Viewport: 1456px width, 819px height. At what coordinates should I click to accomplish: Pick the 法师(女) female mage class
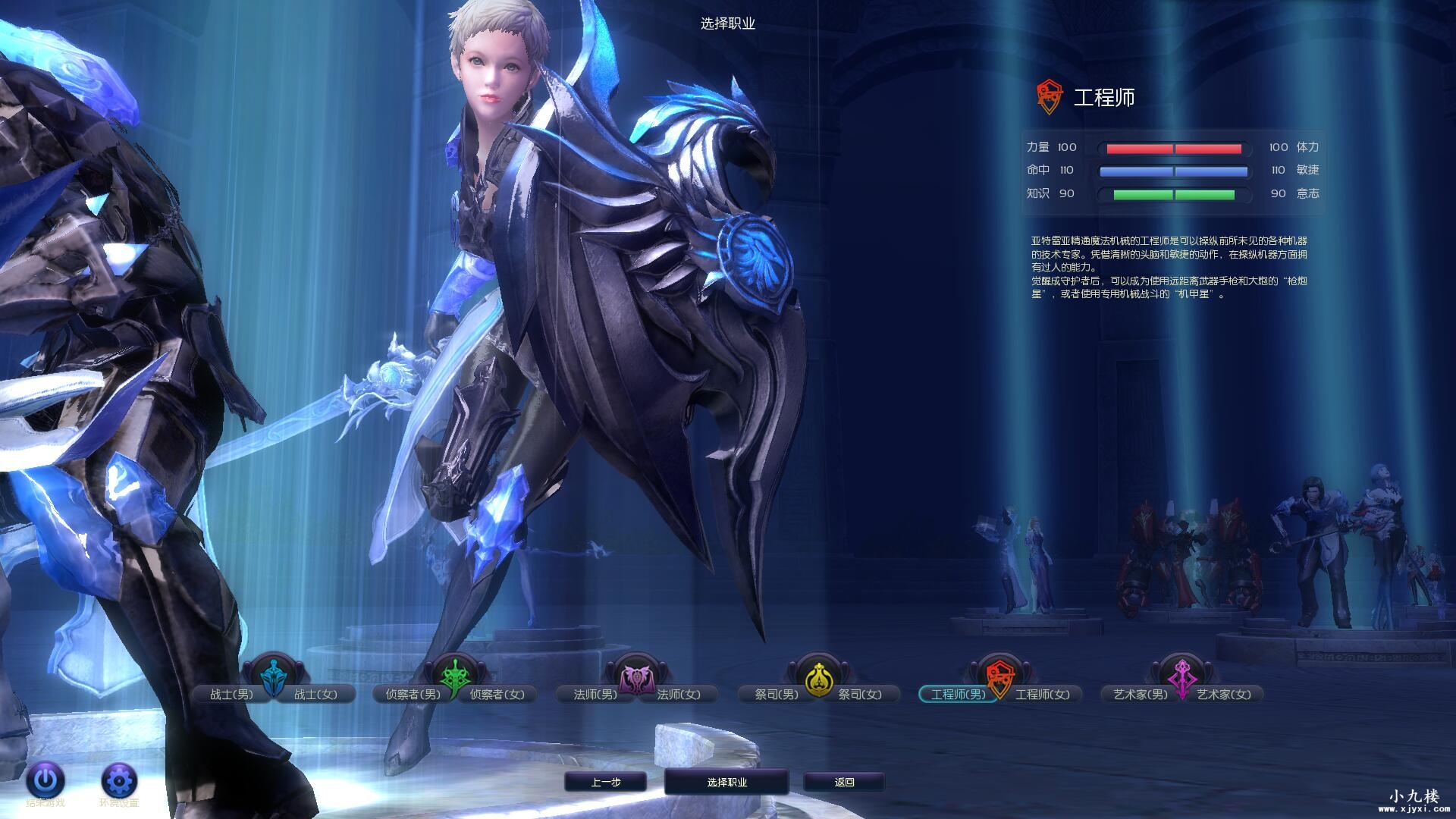679,694
